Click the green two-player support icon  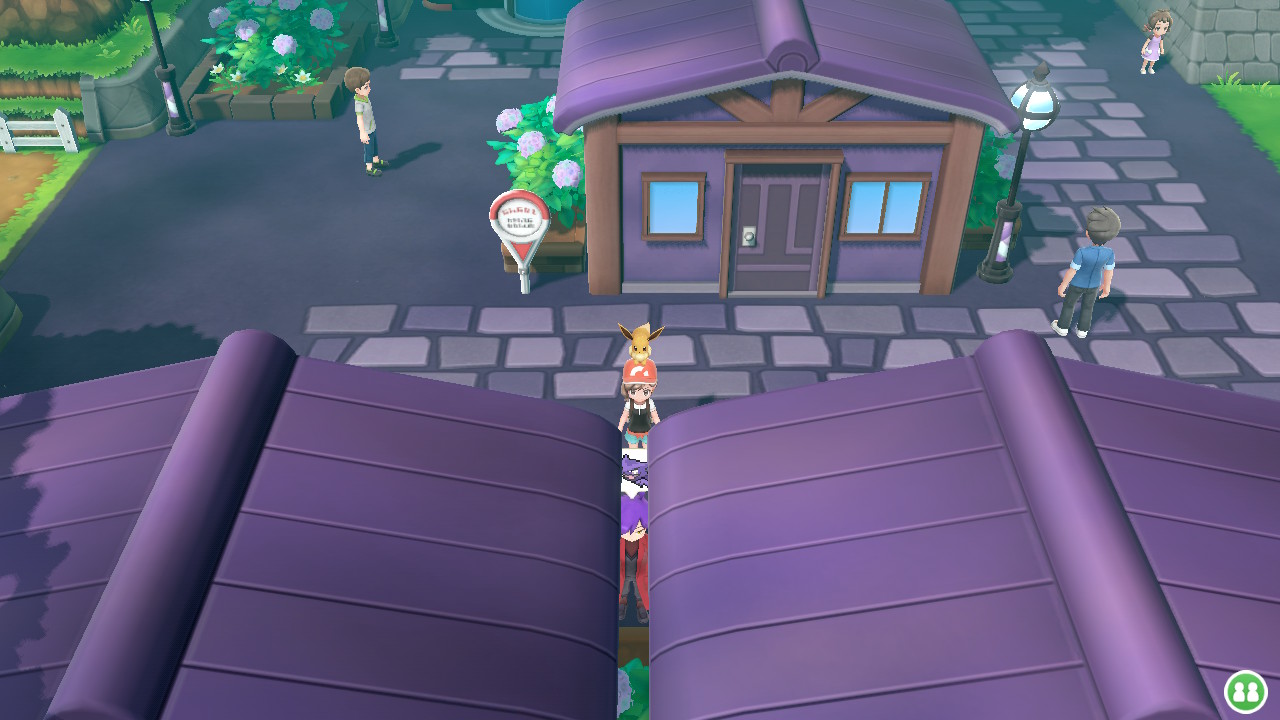coord(1245,691)
